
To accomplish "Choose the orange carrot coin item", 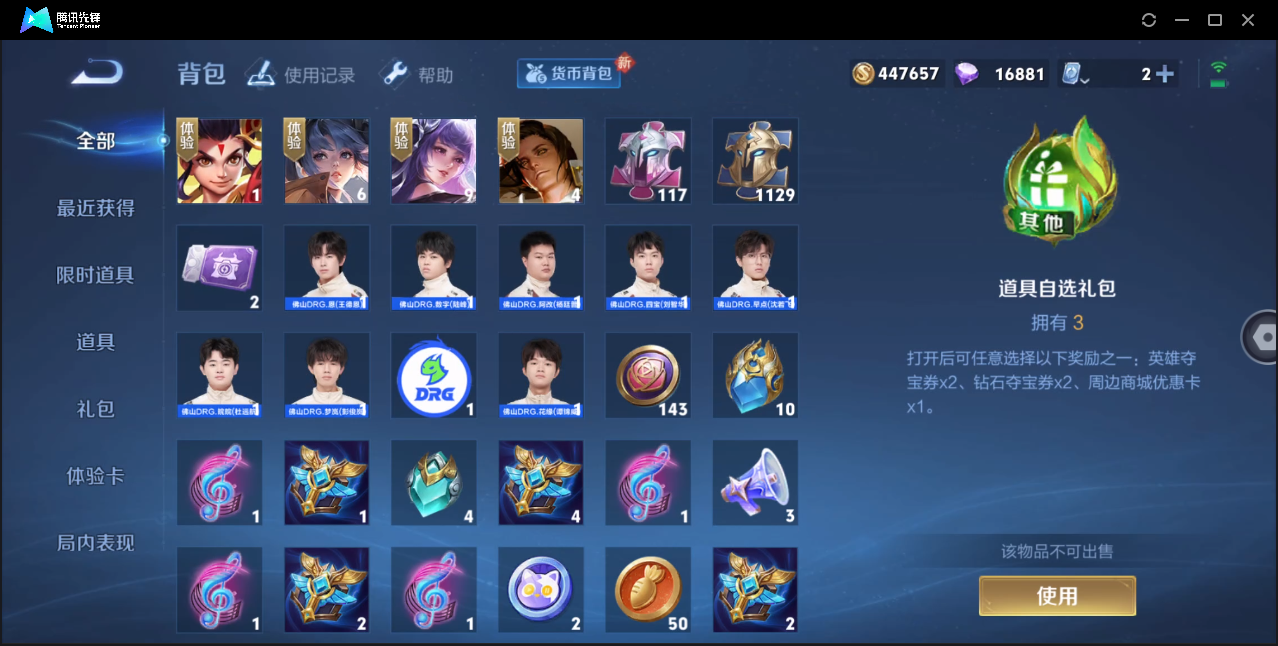I will pyautogui.click(x=648, y=590).
